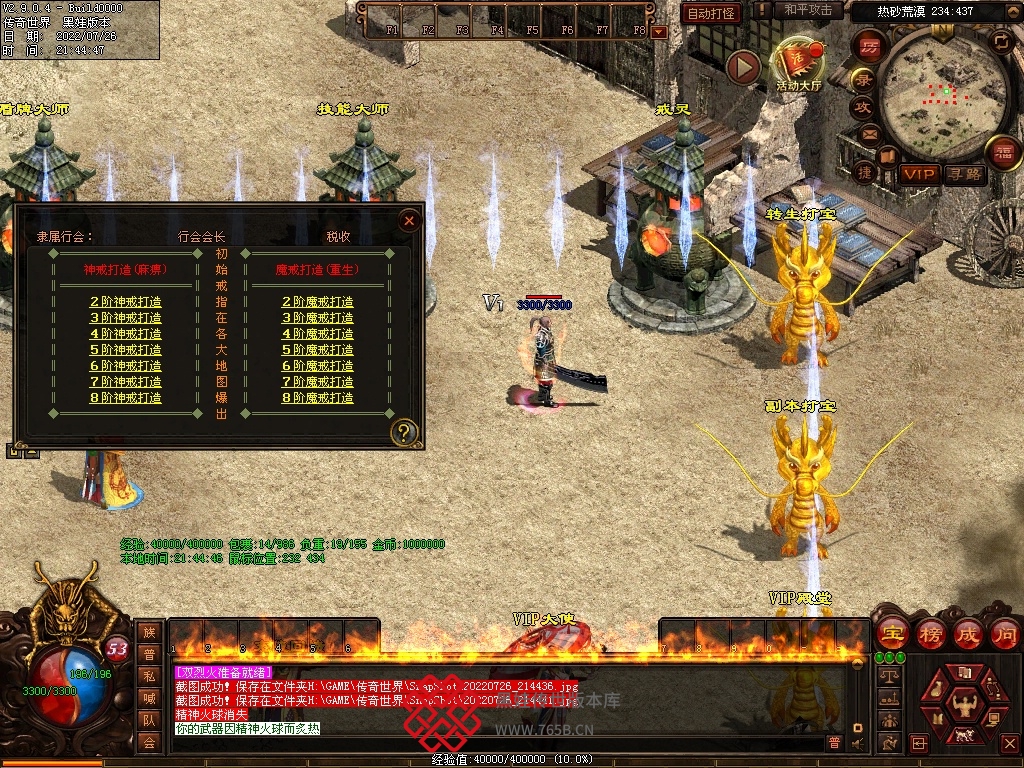Choose 3阶魔戒打造 entry
The height and width of the screenshot is (768, 1024).
point(317,318)
